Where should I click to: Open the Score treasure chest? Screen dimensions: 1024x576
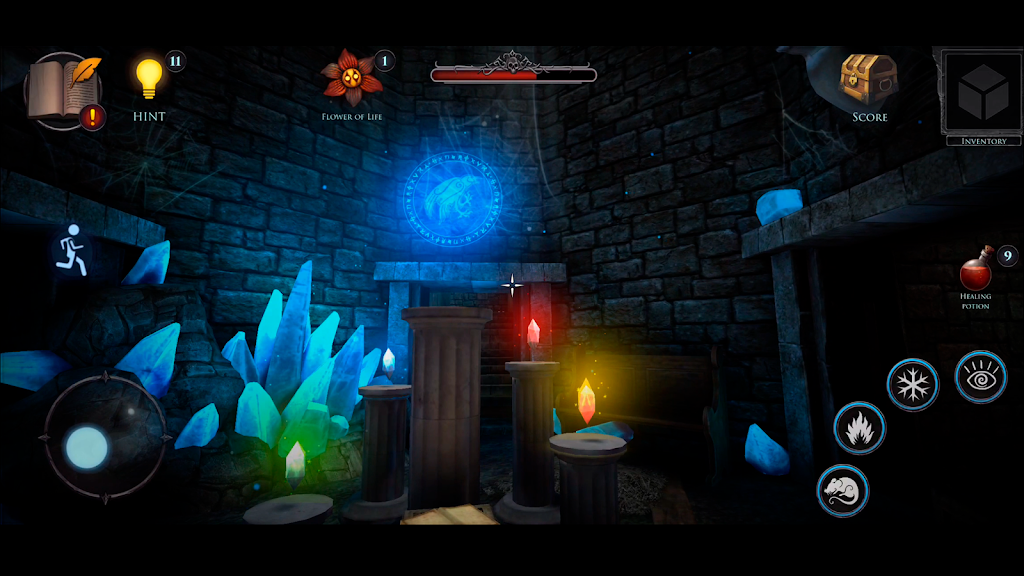(x=869, y=79)
